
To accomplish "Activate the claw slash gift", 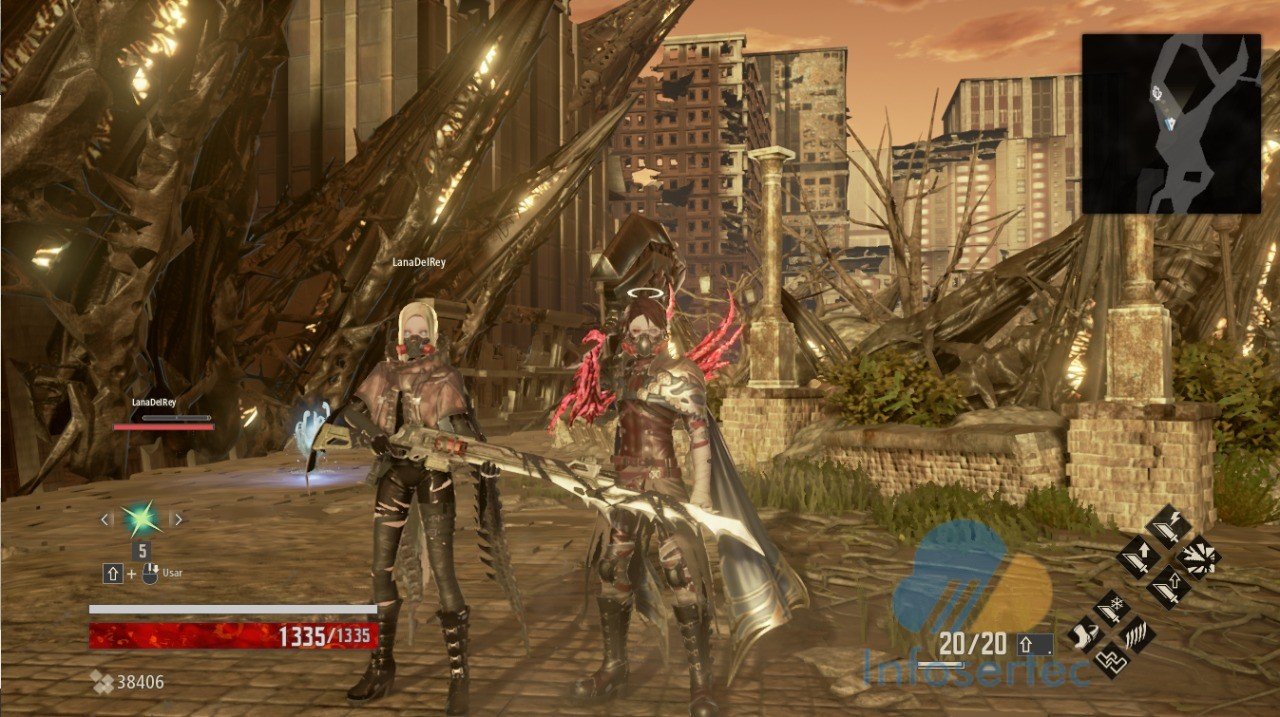I will click(x=1139, y=634).
